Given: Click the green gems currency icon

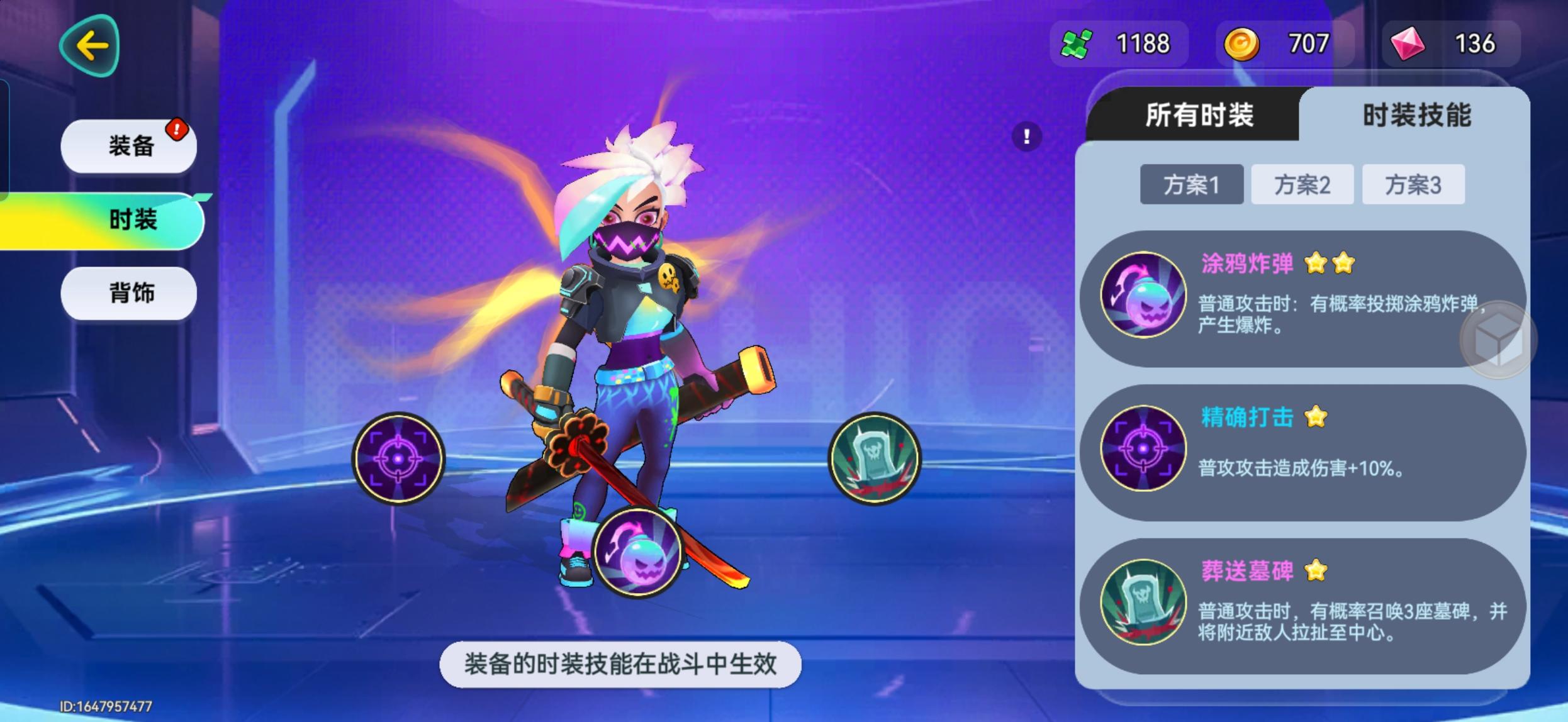Looking at the screenshot, I should pyautogui.click(x=1076, y=43).
